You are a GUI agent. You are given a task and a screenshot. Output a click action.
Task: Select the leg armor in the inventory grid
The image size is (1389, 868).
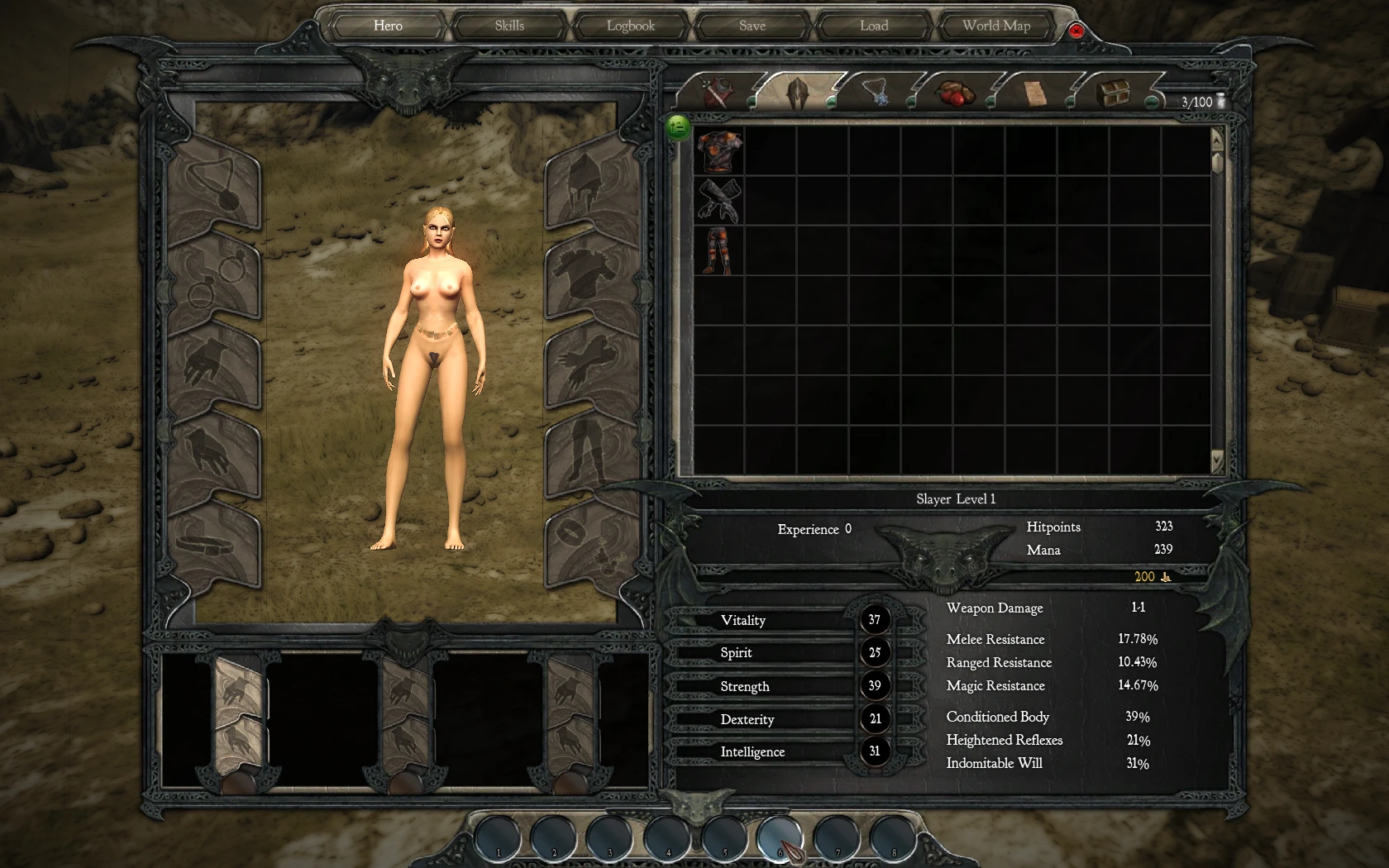tap(718, 248)
